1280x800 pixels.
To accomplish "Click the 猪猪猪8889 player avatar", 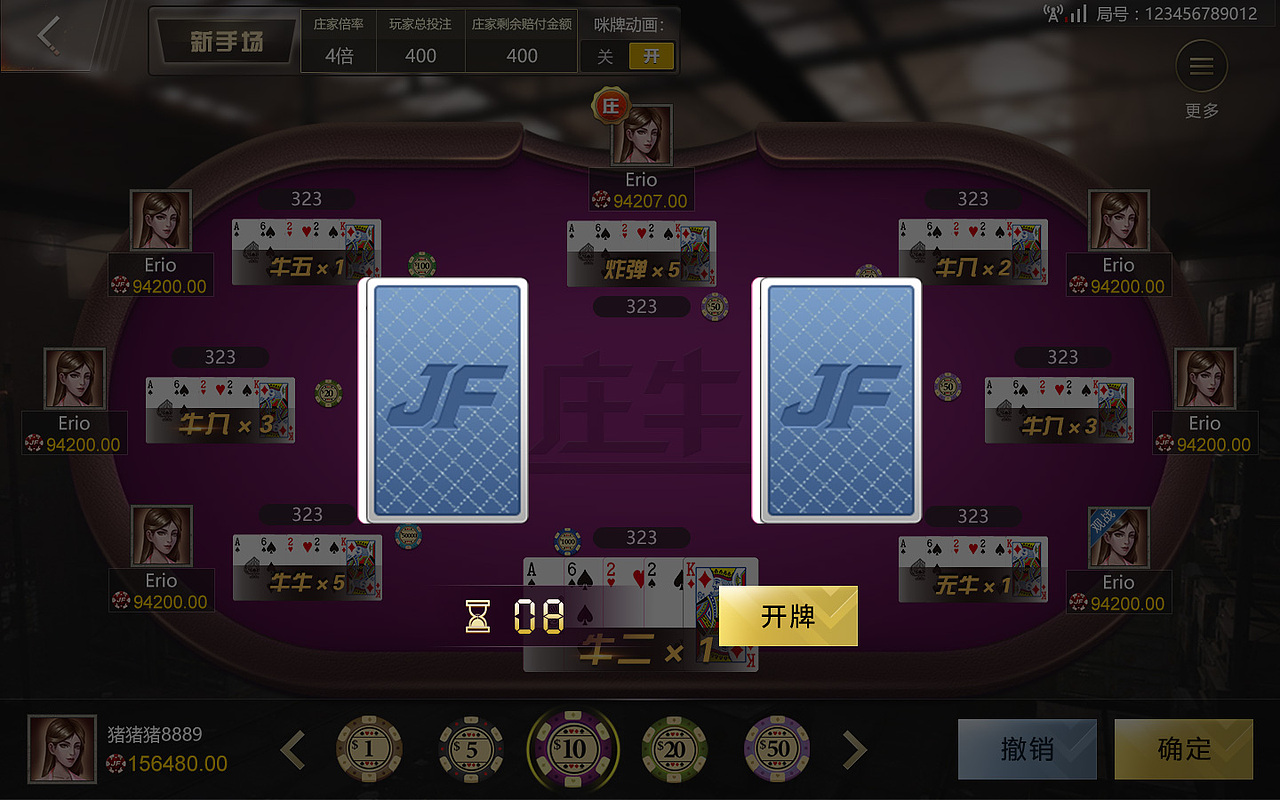I will pos(62,748).
